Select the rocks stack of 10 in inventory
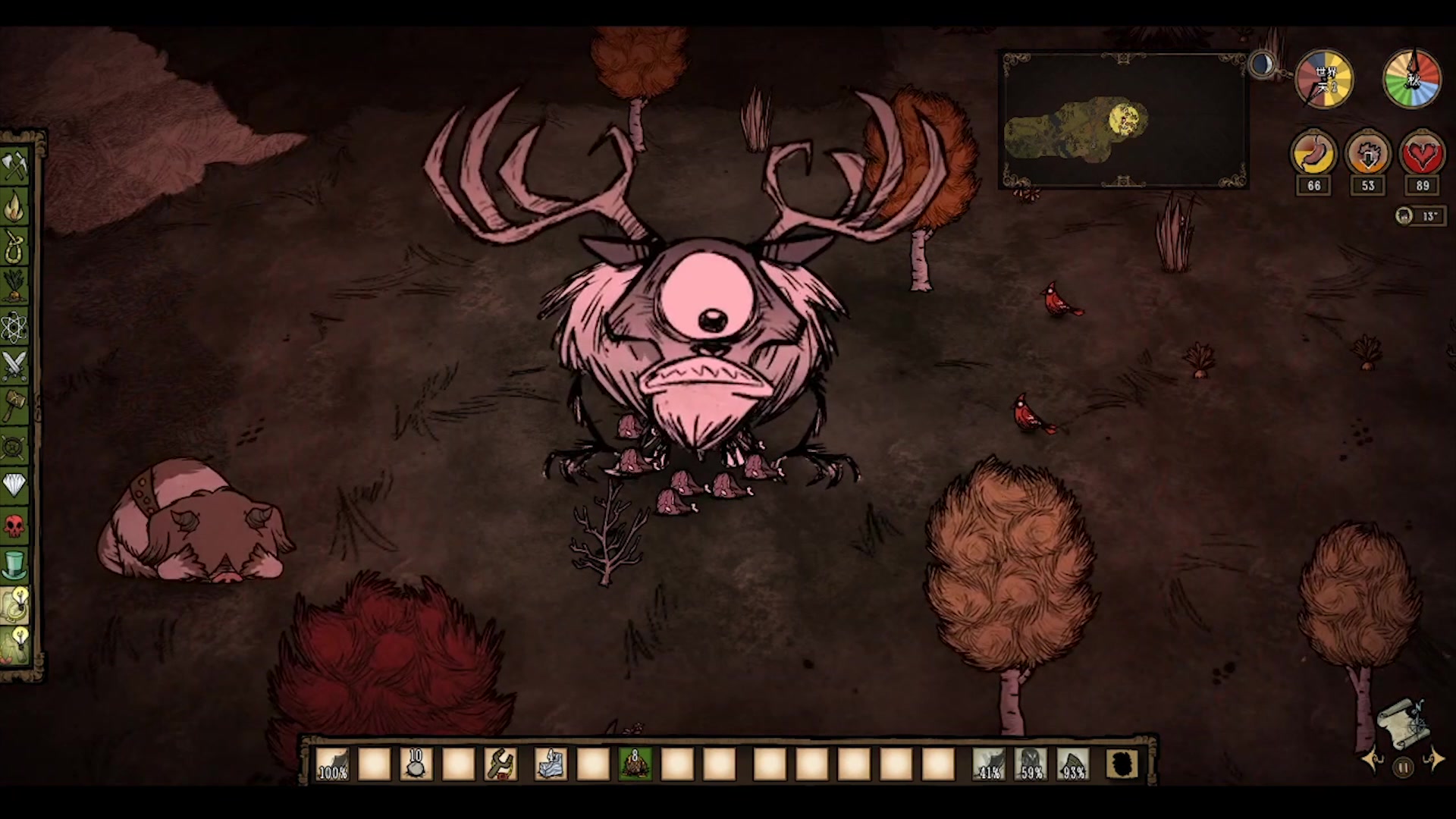The height and width of the screenshot is (819, 1456). click(416, 764)
